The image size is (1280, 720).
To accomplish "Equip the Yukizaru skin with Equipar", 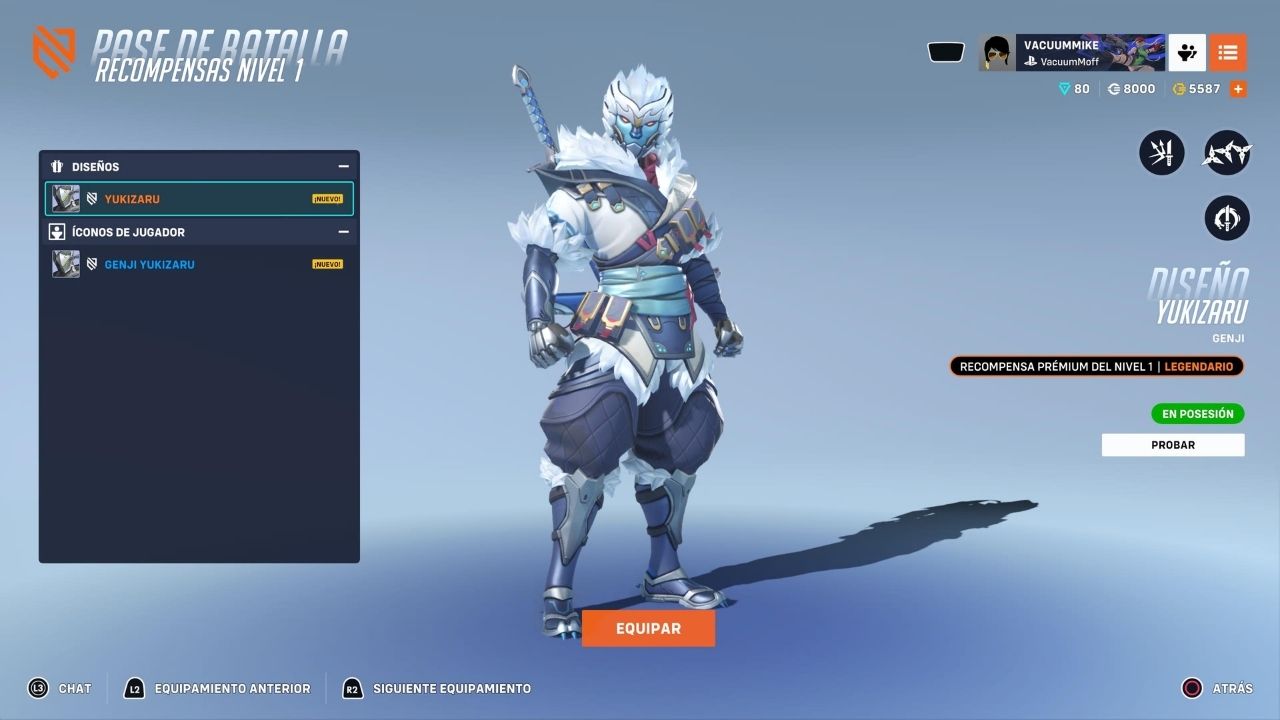I will pyautogui.click(x=648, y=628).
